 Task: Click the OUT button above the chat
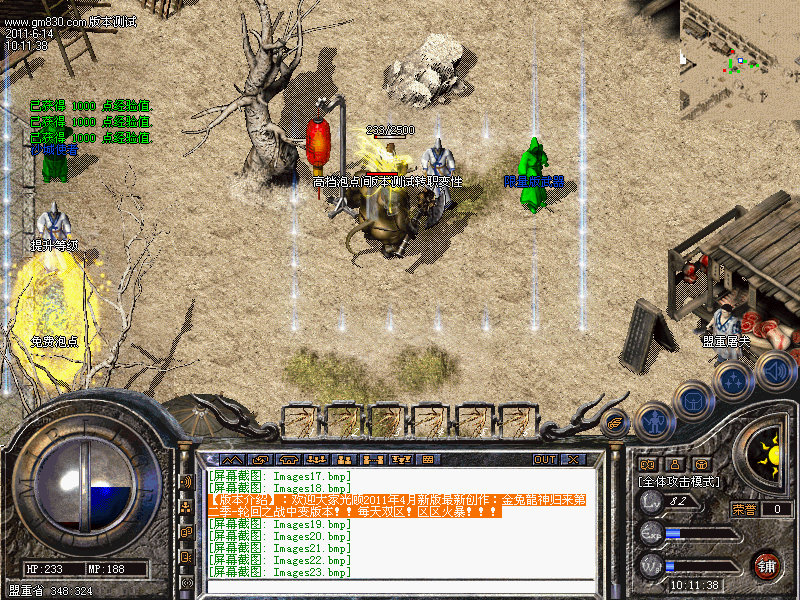(544, 459)
